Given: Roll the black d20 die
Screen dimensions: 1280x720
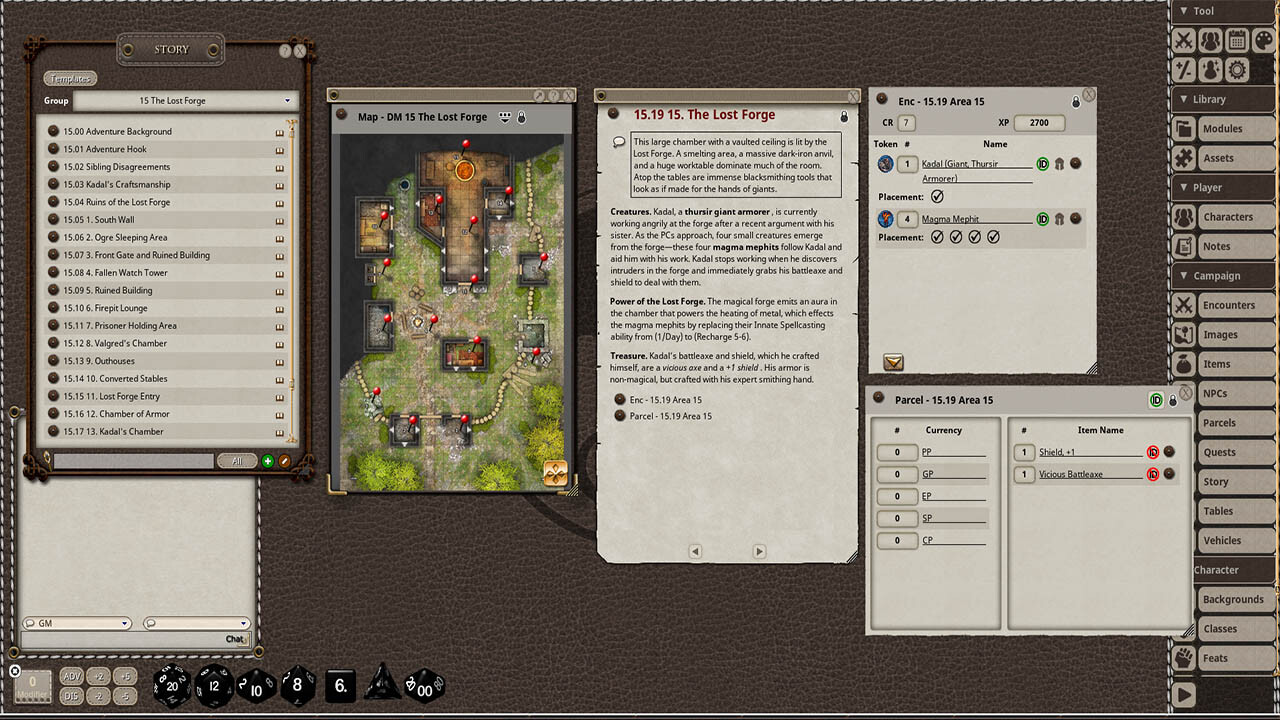Looking at the screenshot, I should click(x=172, y=685).
